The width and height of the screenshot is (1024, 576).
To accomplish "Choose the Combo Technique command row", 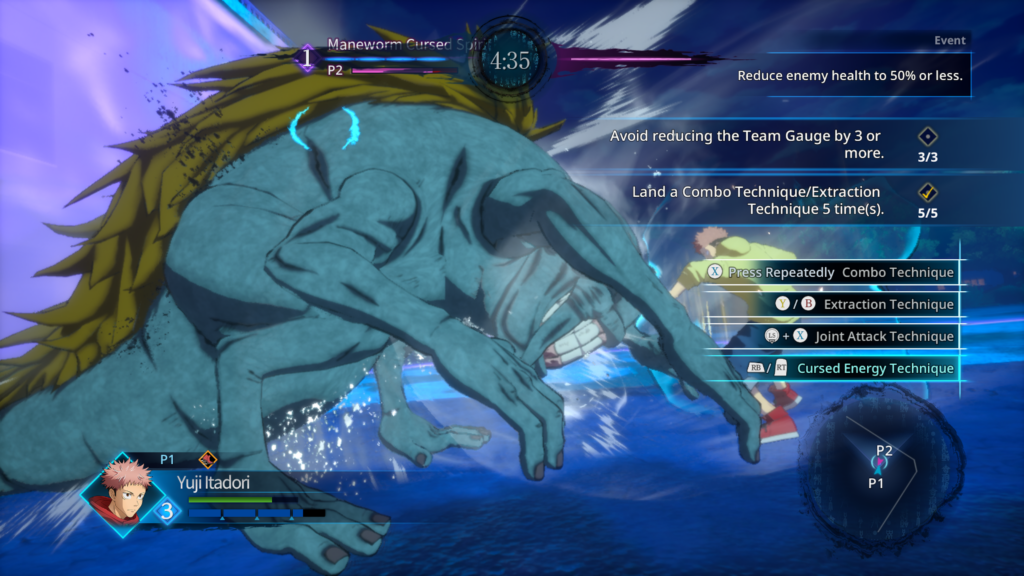I will (x=831, y=272).
